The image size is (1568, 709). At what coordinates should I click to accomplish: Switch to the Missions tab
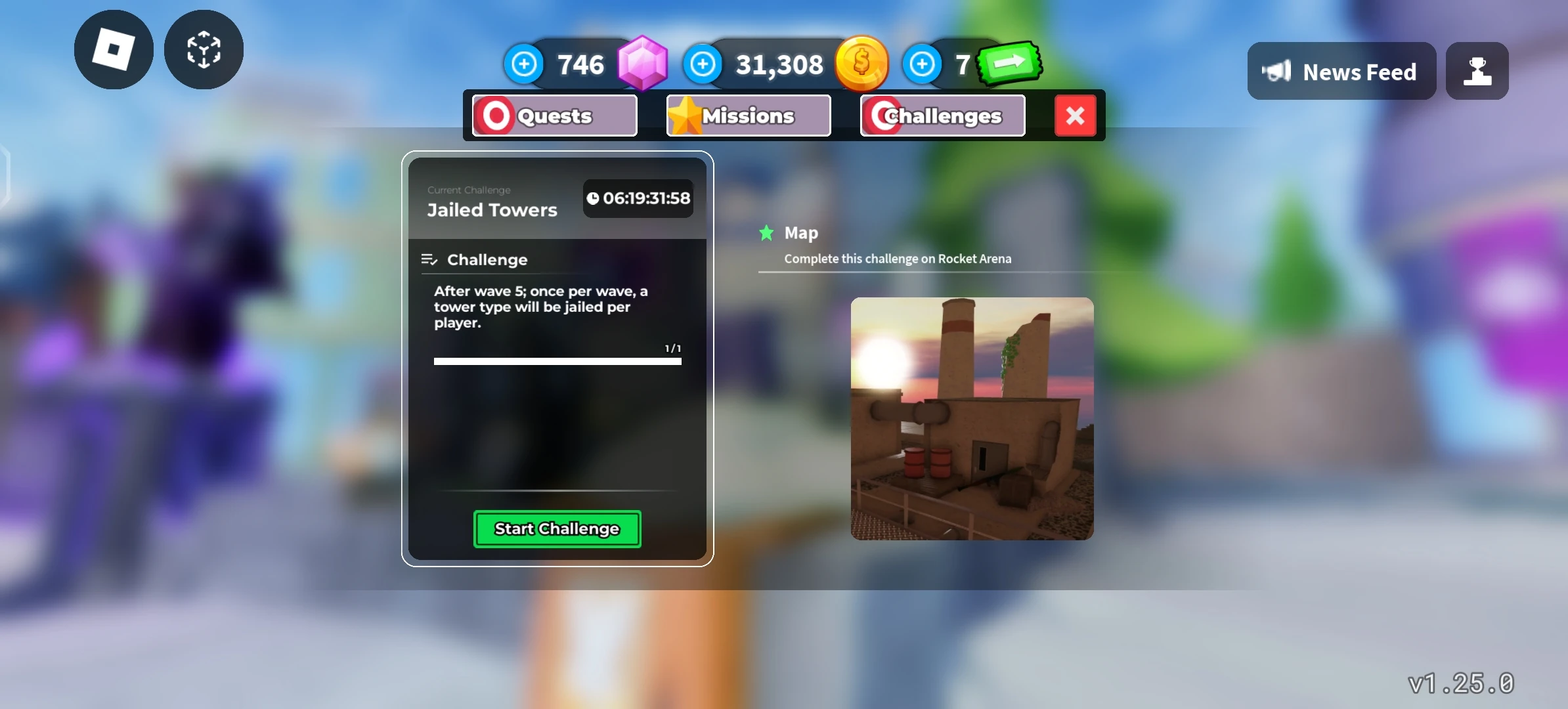click(x=747, y=115)
